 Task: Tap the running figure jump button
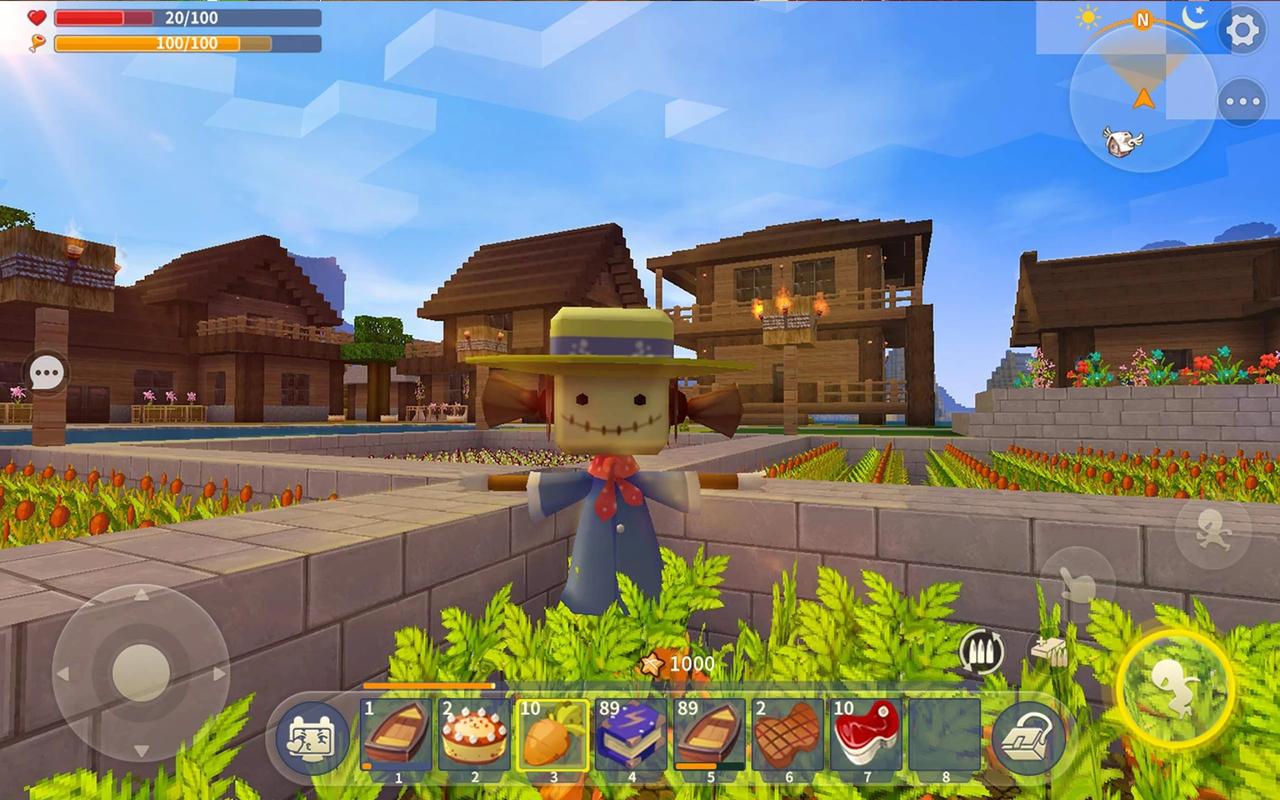click(x=1212, y=532)
